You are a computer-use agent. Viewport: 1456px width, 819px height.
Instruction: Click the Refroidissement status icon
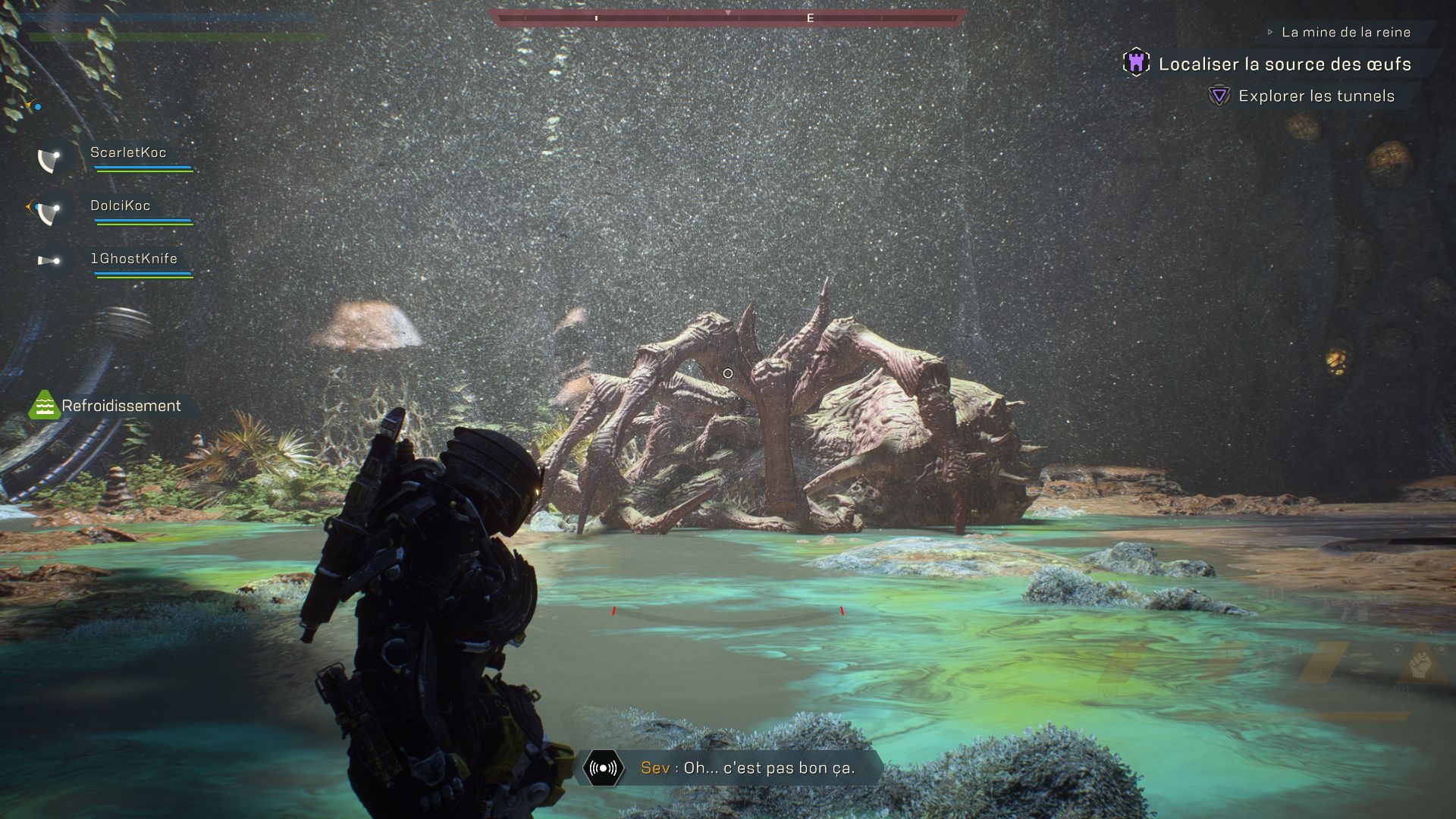click(44, 406)
